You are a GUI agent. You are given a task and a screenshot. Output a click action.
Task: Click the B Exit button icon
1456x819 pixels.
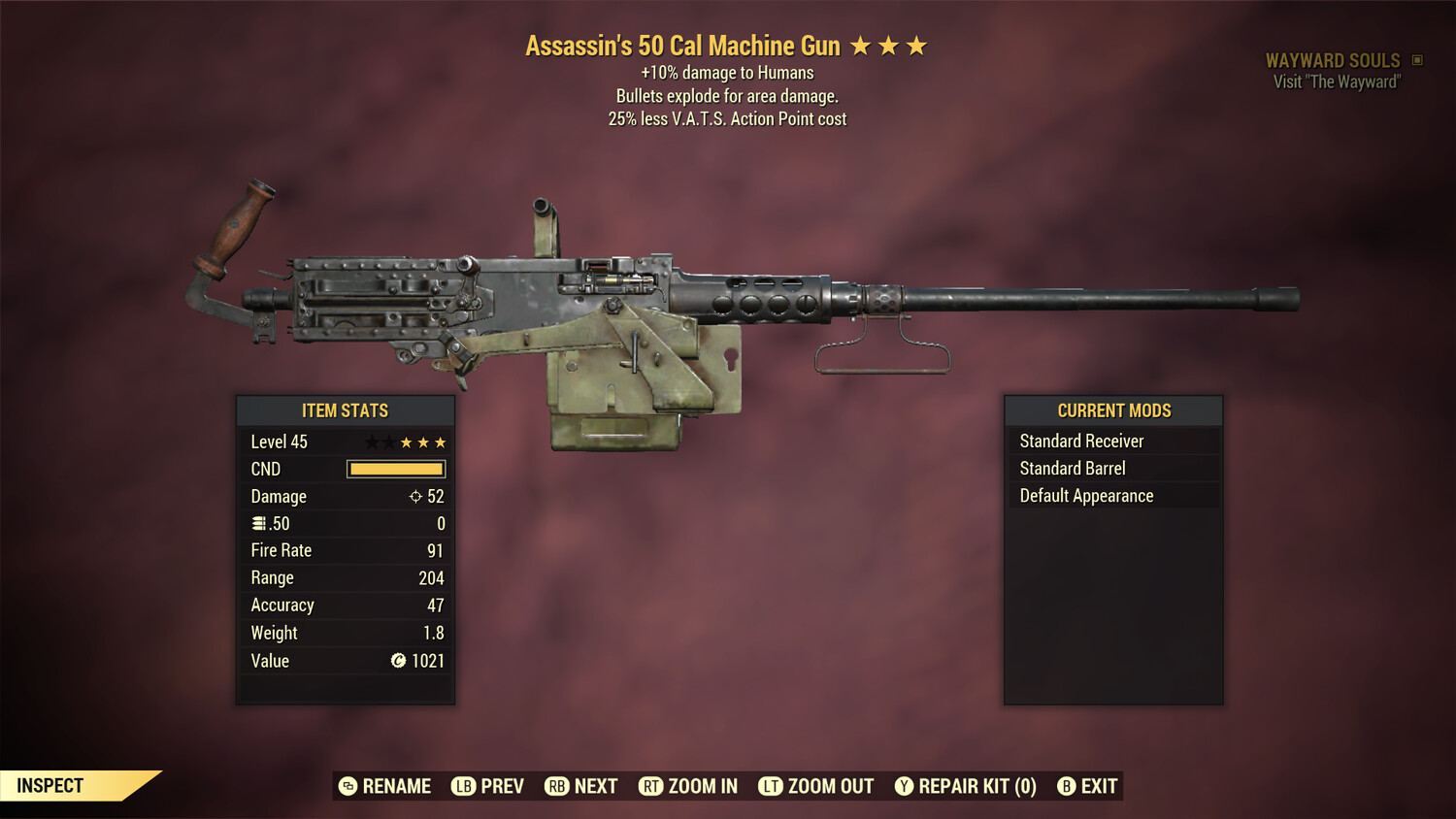coord(1068,786)
